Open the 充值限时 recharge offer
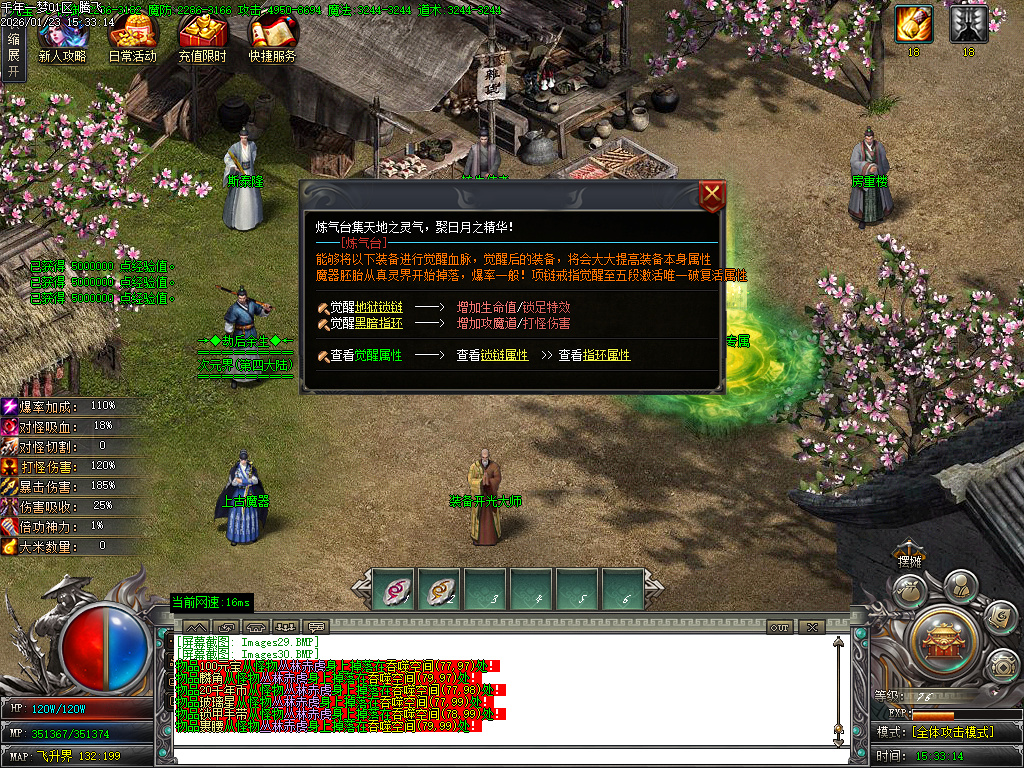This screenshot has width=1024, height=768. 202,40
